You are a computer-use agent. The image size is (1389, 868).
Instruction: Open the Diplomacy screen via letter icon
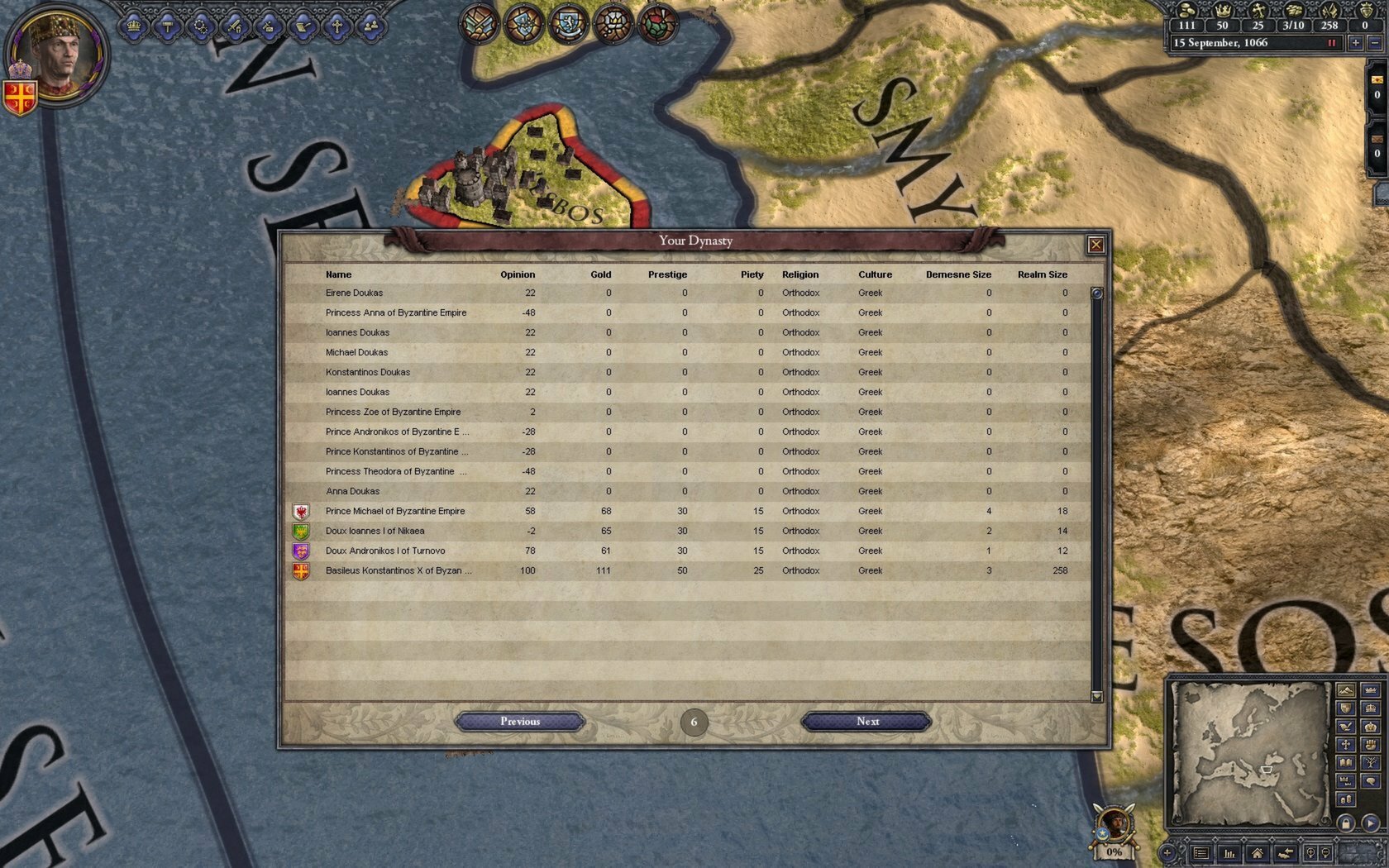point(303,25)
